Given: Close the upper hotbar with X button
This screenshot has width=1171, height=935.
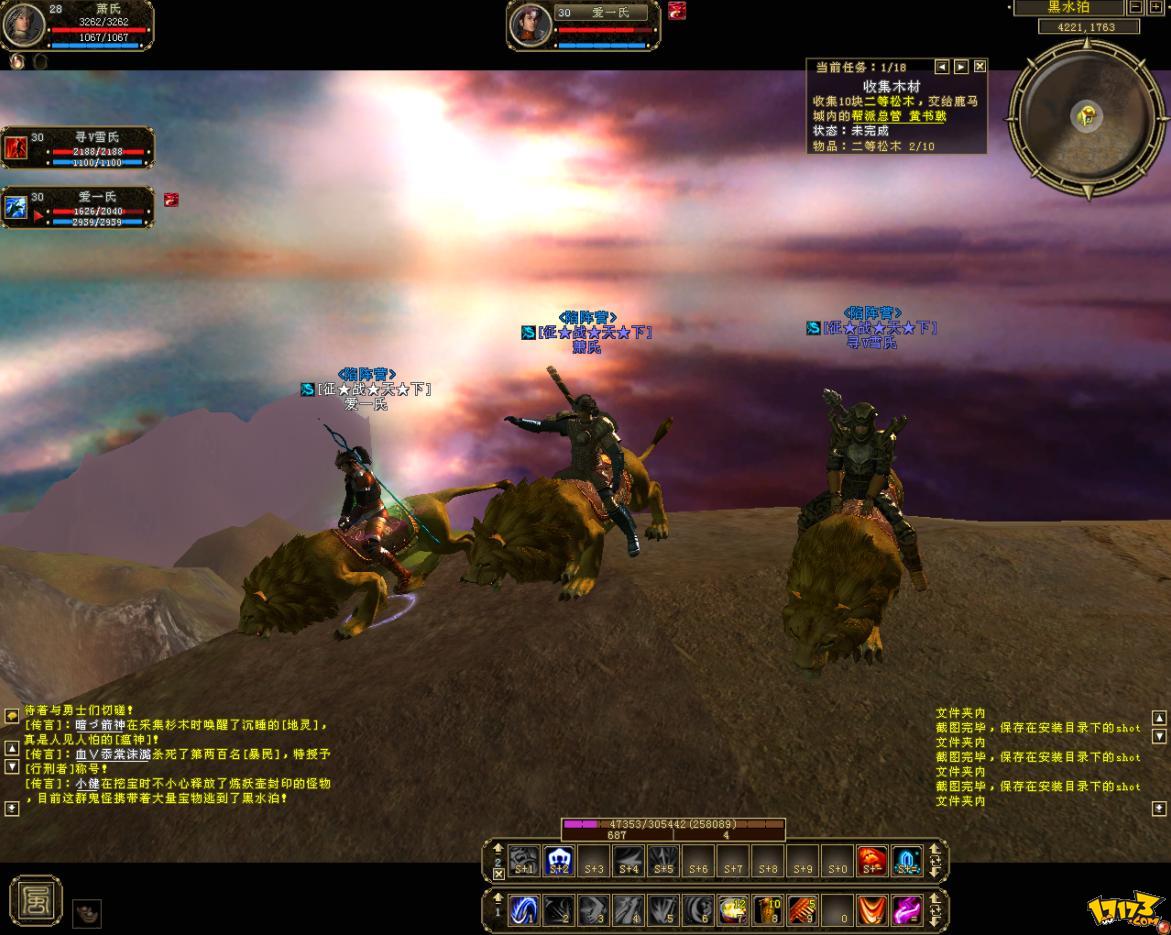Looking at the screenshot, I should (499, 874).
